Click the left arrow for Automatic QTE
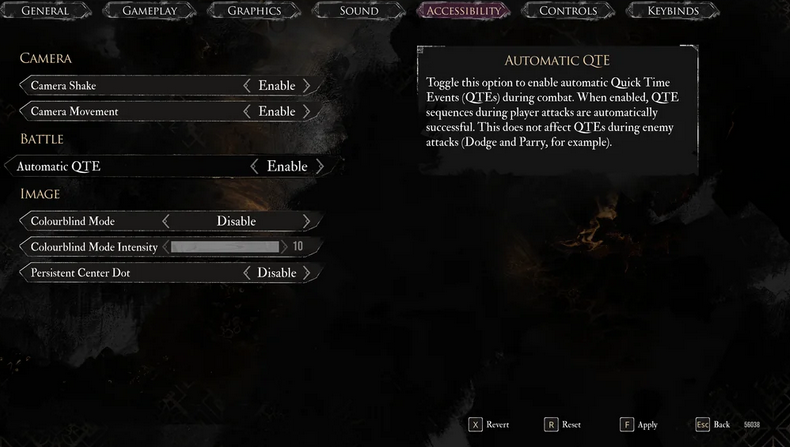Screen dimensions: 790x447 pyautogui.click(x=254, y=166)
